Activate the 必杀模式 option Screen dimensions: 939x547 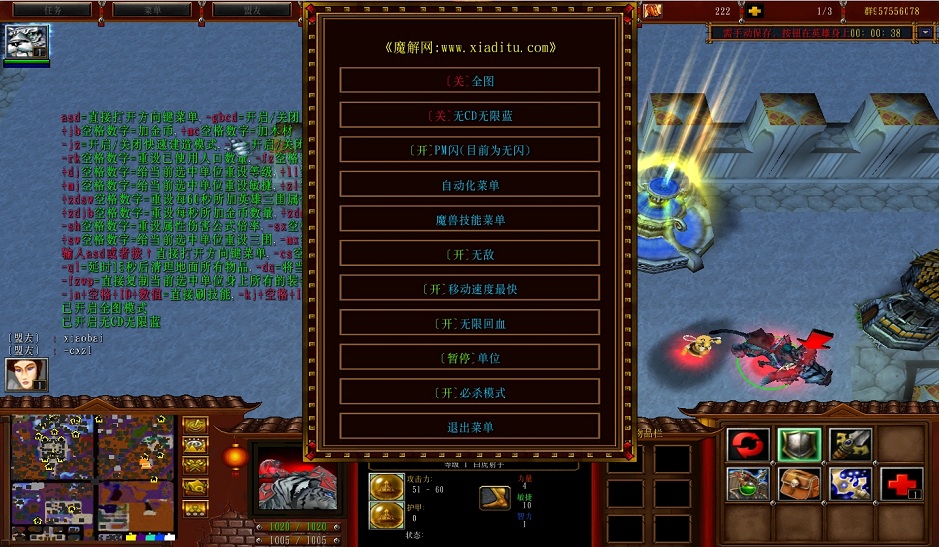(x=469, y=393)
